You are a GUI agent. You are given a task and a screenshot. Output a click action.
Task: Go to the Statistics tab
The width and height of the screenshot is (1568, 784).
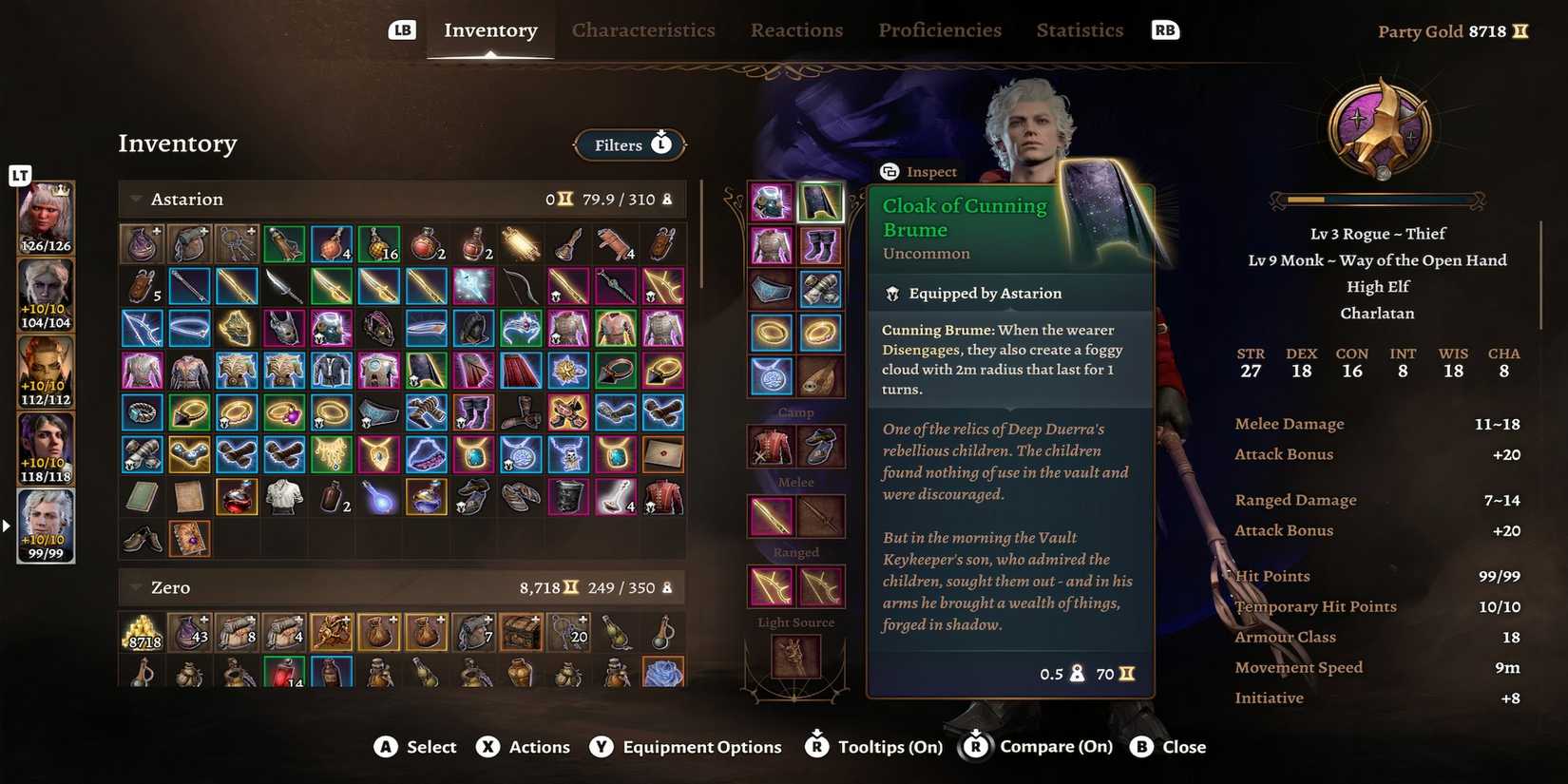coord(1080,30)
